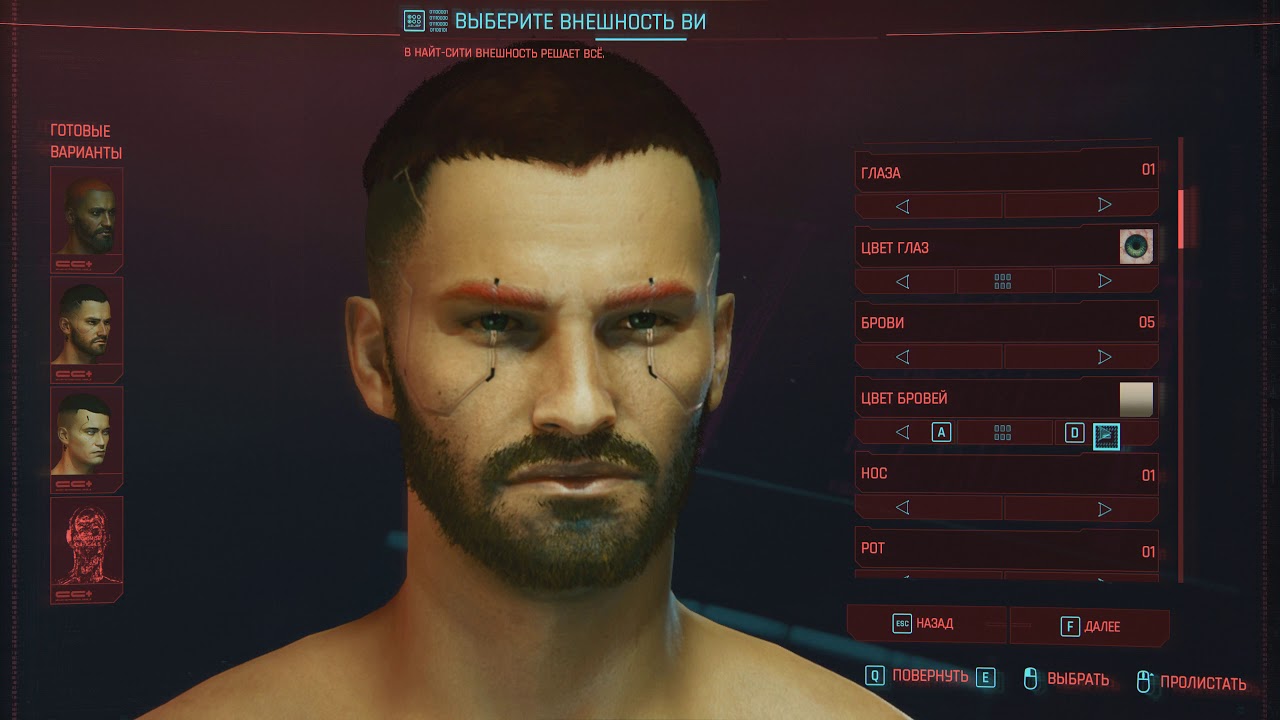The image size is (1280, 720).
Task: Switch to previous Нос shape
Action: coord(902,508)
